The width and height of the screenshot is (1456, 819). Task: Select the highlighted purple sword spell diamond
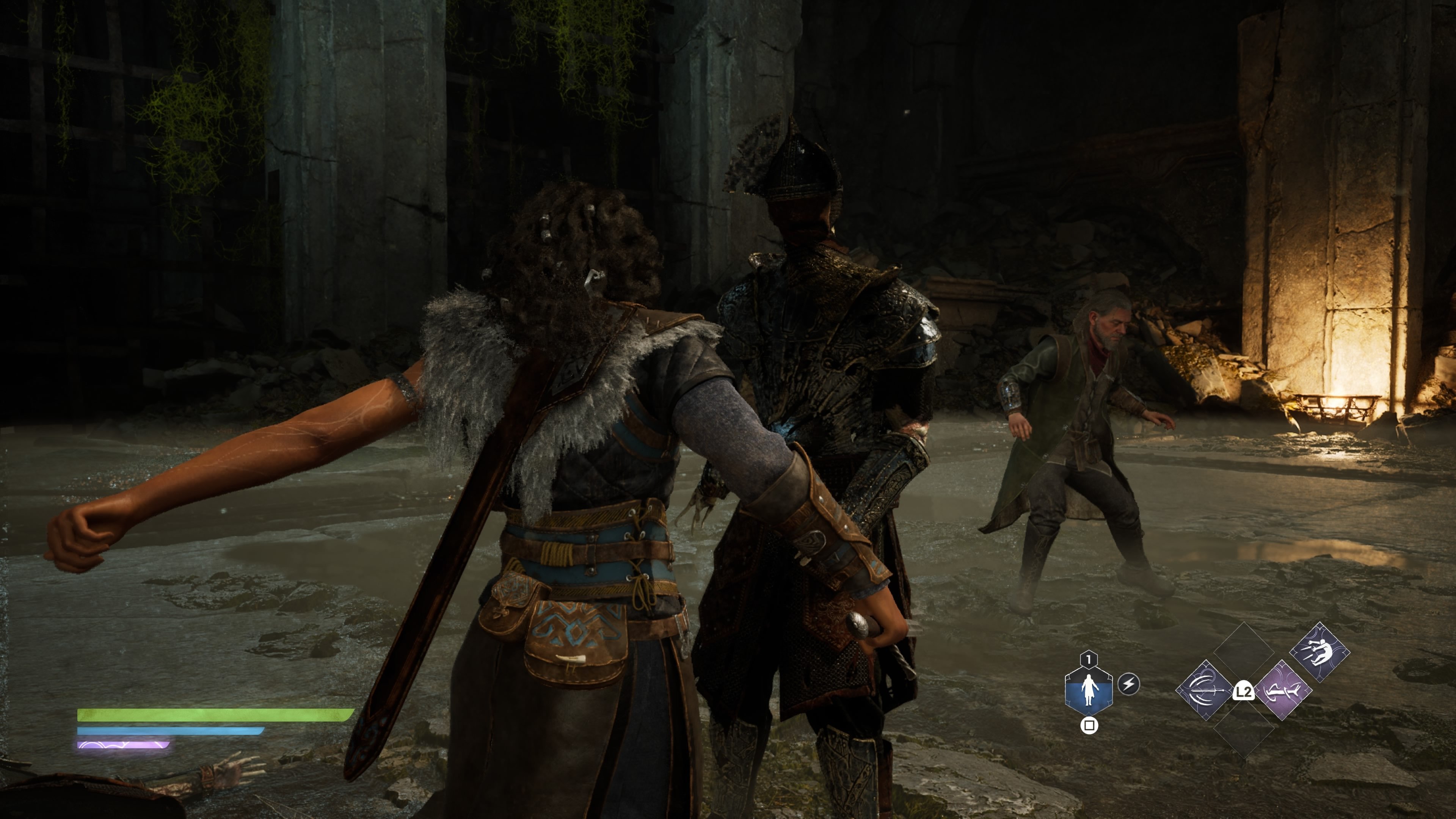click(1283, 690)
